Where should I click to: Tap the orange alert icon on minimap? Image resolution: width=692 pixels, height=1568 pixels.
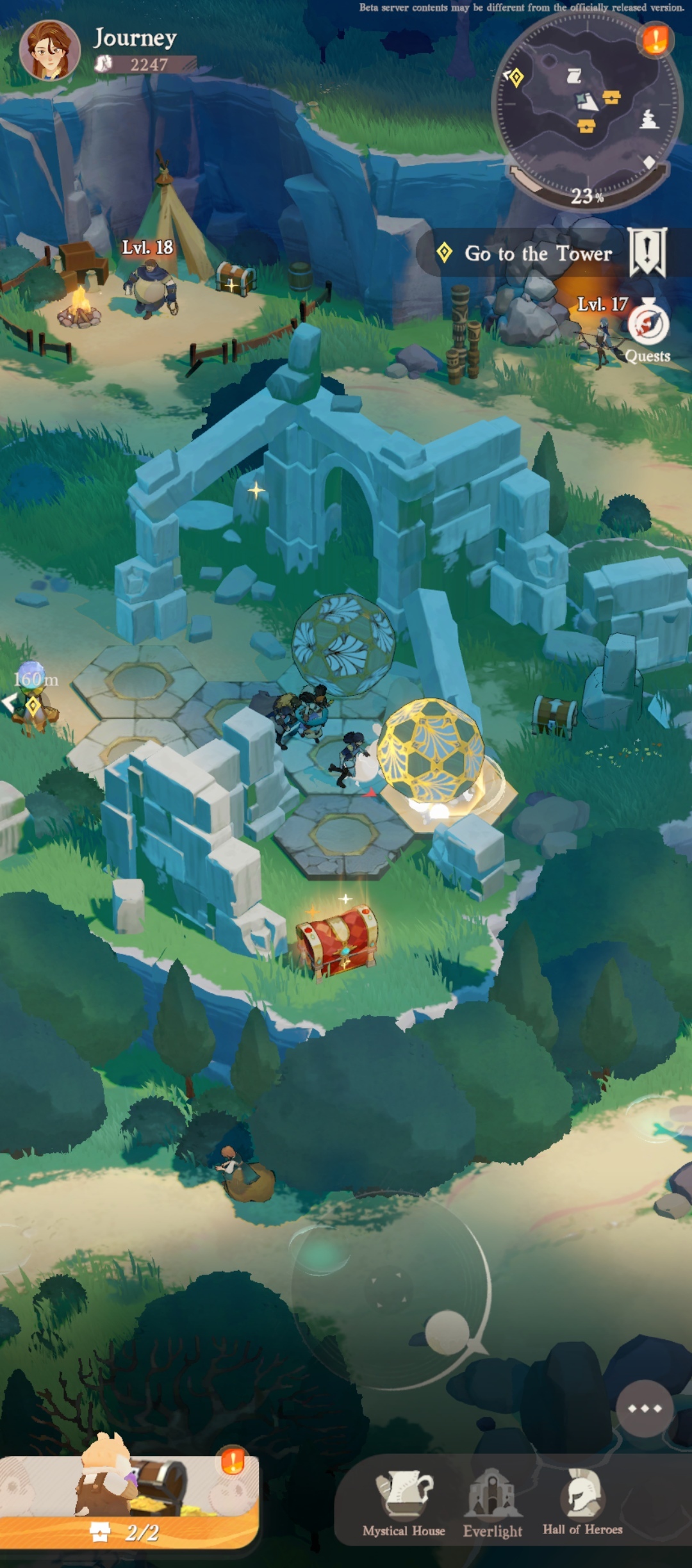[x=655, y=40]
